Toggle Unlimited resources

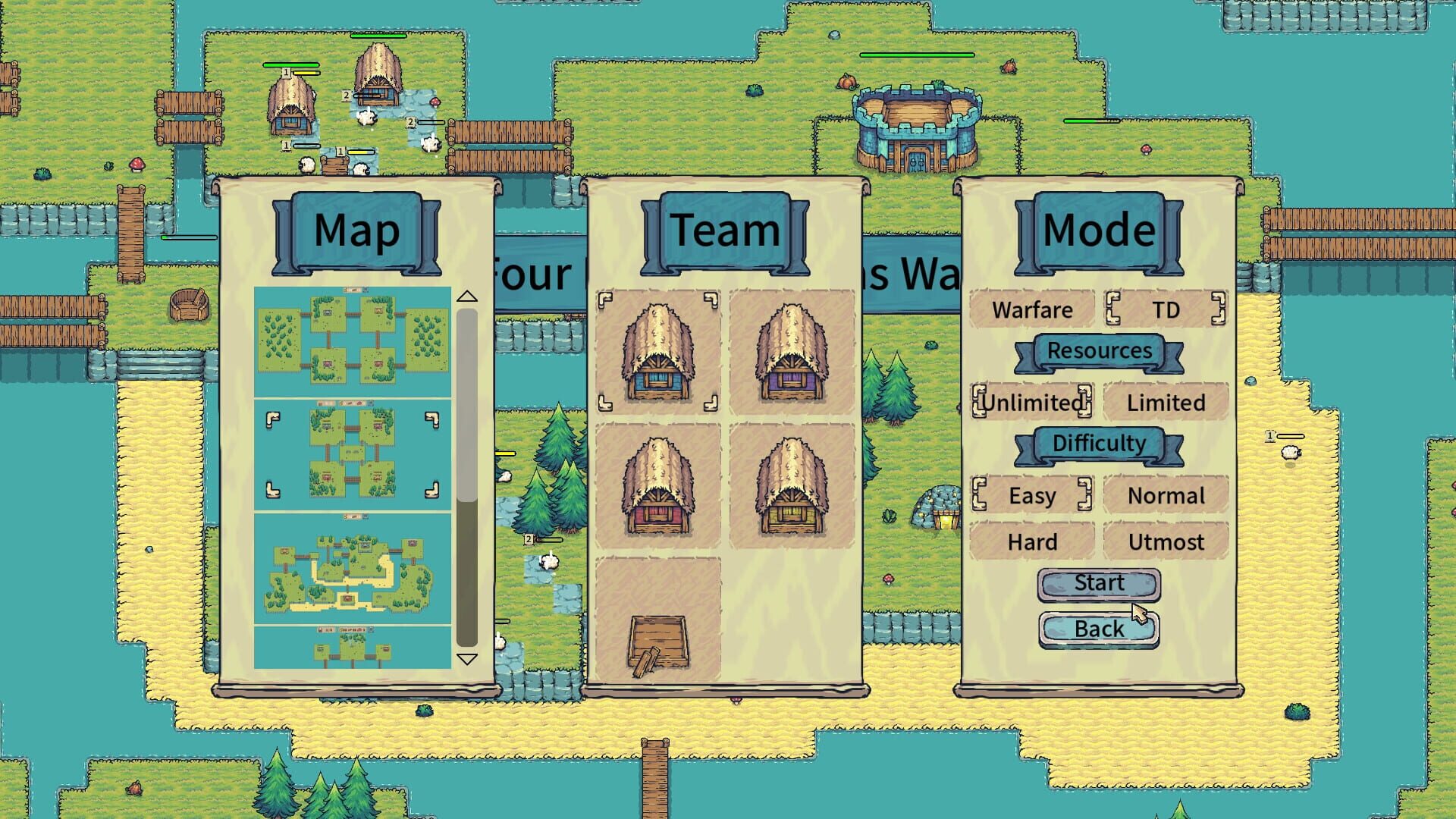point(1033,402)
